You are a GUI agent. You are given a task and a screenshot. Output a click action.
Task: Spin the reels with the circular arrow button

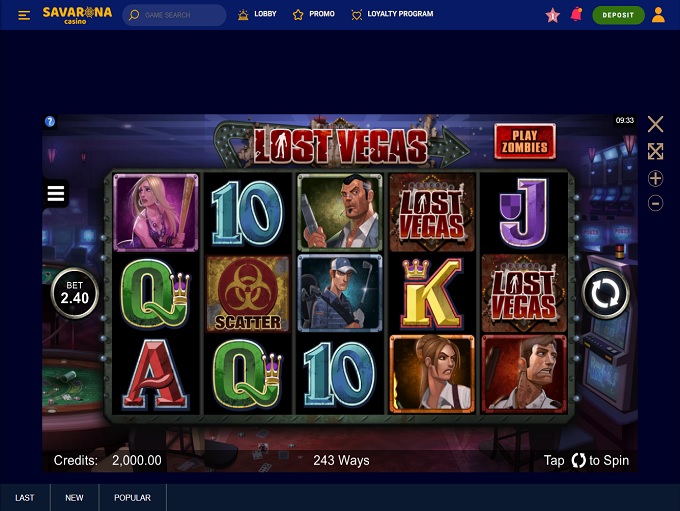pos(606,294)
